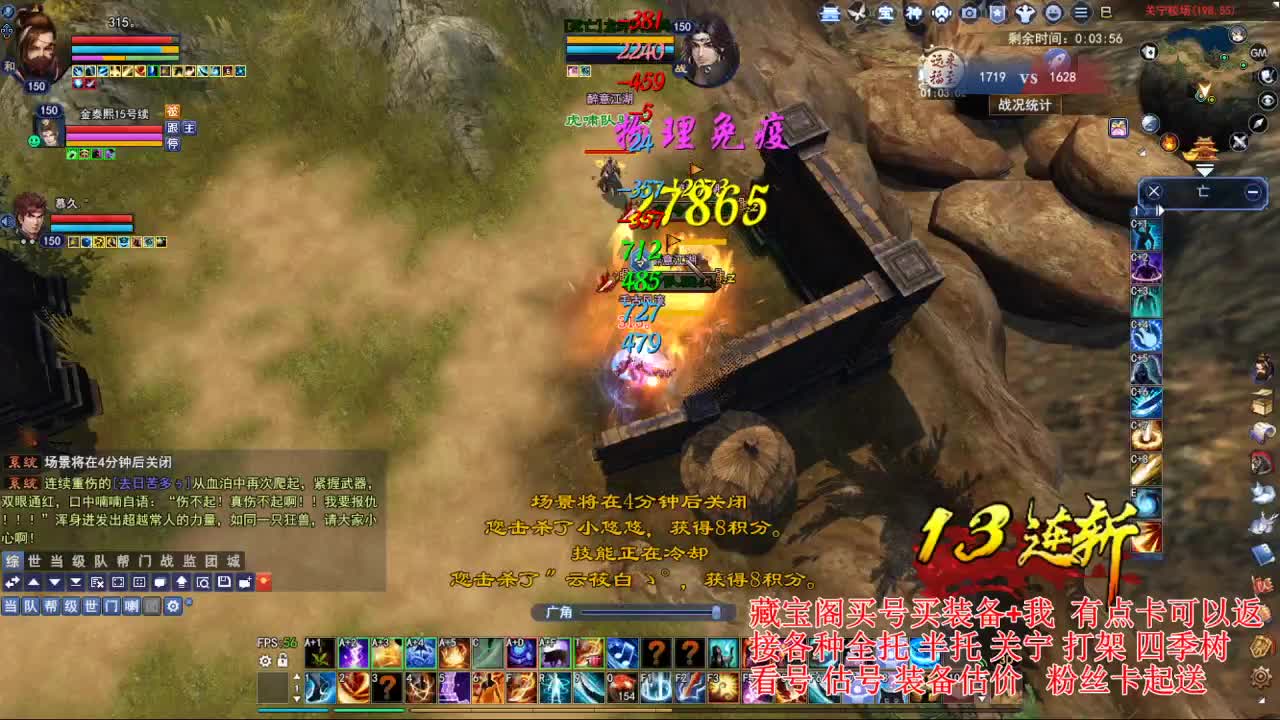
Task: Open a new chat window with the plus-bubble icon
Action: pos(244,582)
